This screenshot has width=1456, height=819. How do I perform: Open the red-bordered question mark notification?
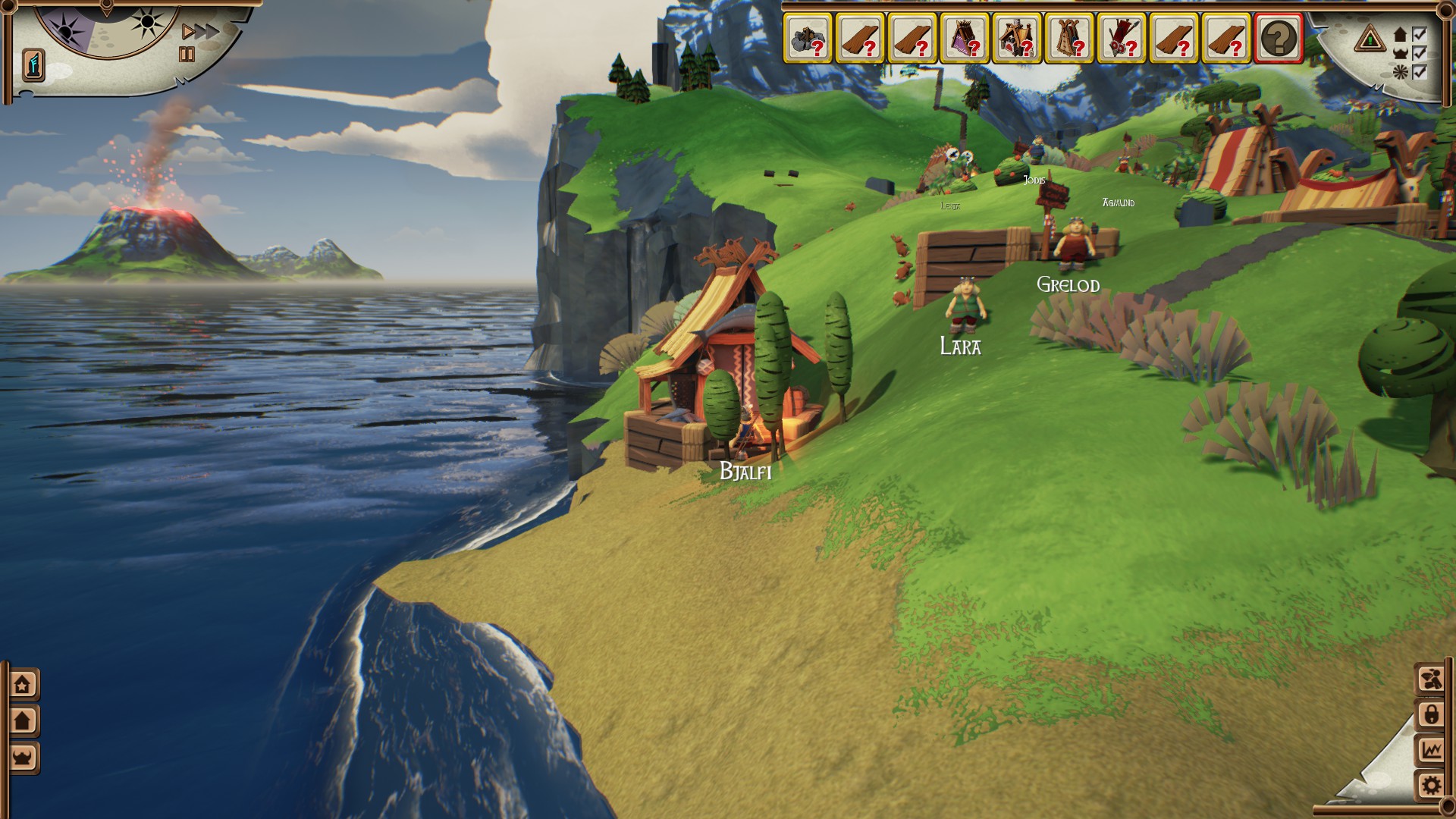coord(1279,38)
